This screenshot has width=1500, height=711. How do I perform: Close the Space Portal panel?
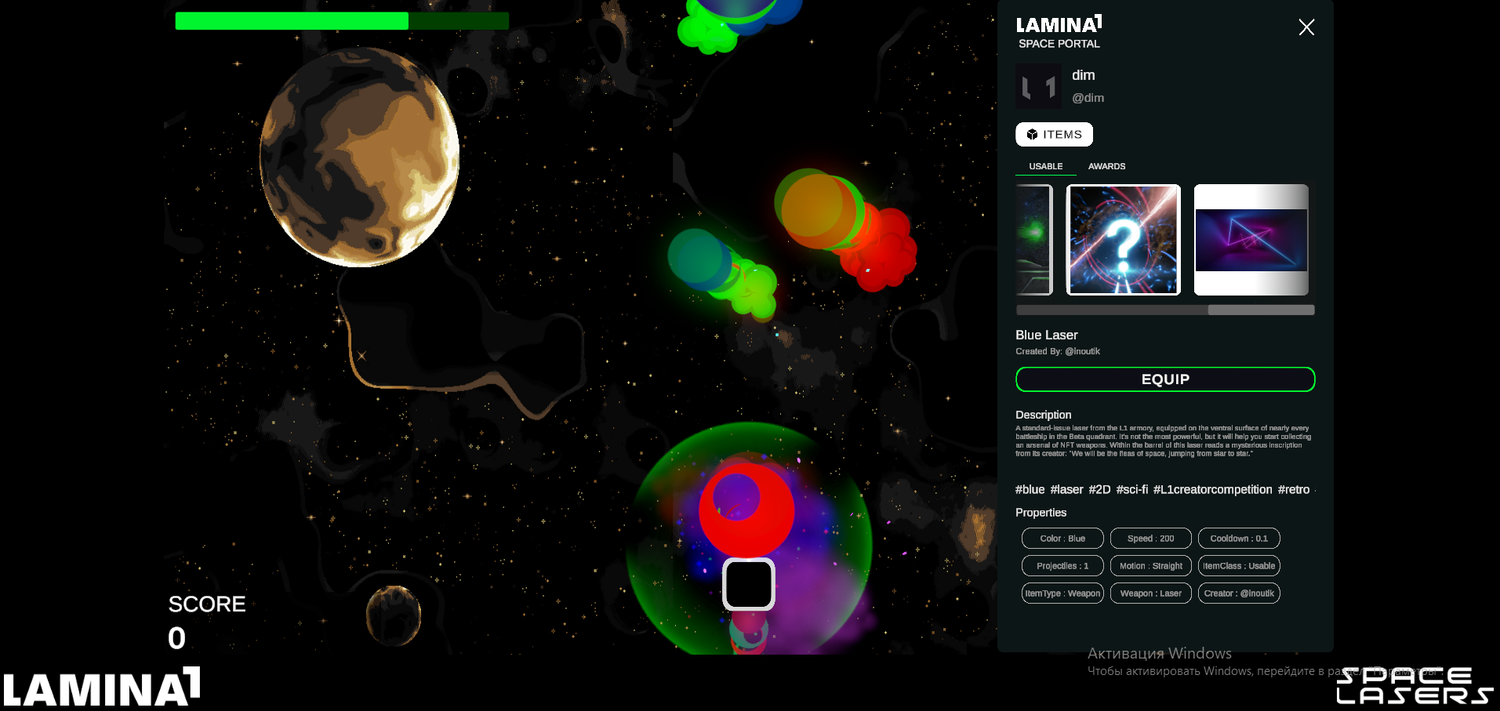pos(1306,27)
